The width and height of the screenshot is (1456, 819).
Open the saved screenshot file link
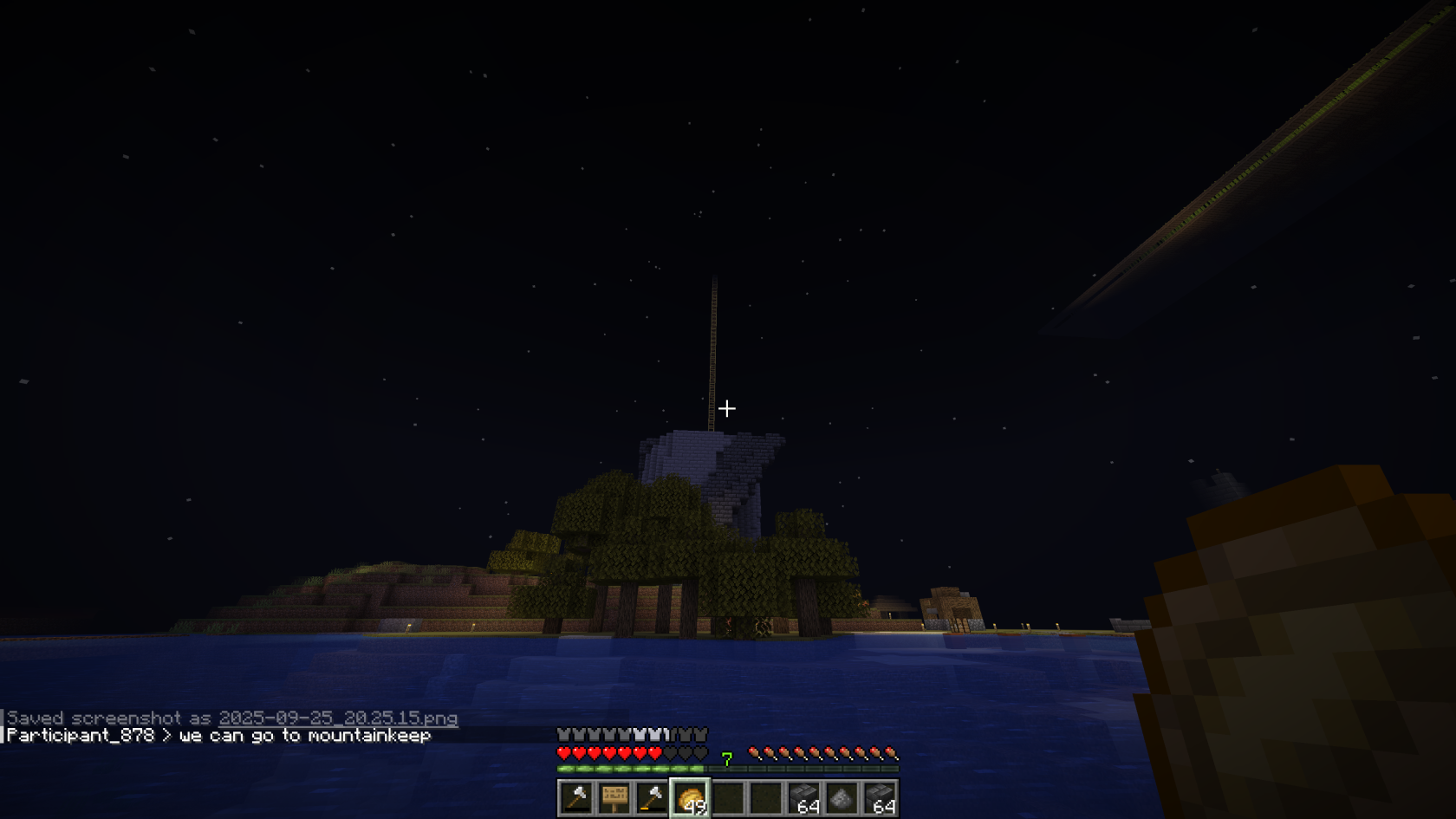(x=338, y=718)
